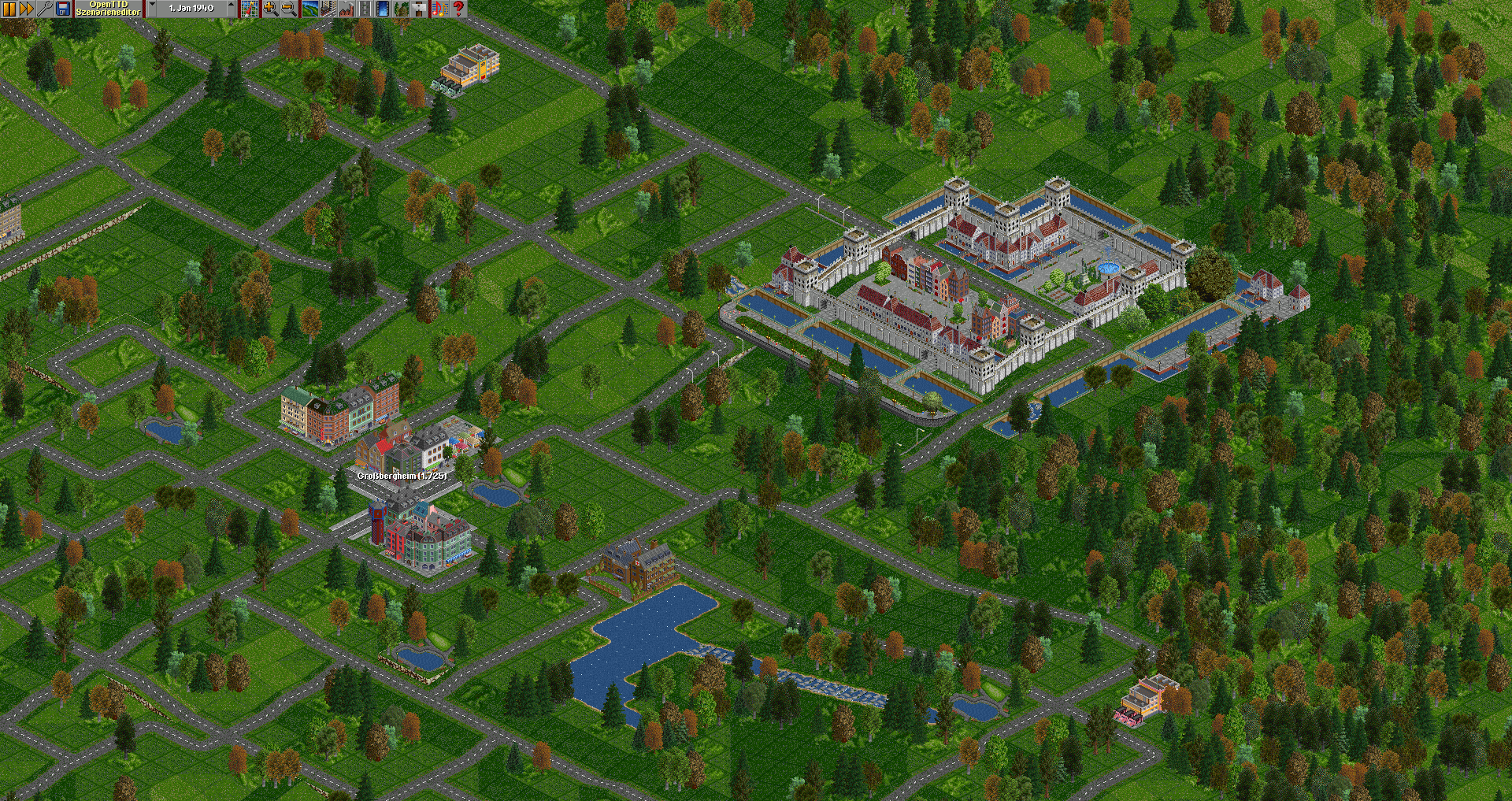Open the red question mark help menu

pyautogui.click(x=458, y=9)
